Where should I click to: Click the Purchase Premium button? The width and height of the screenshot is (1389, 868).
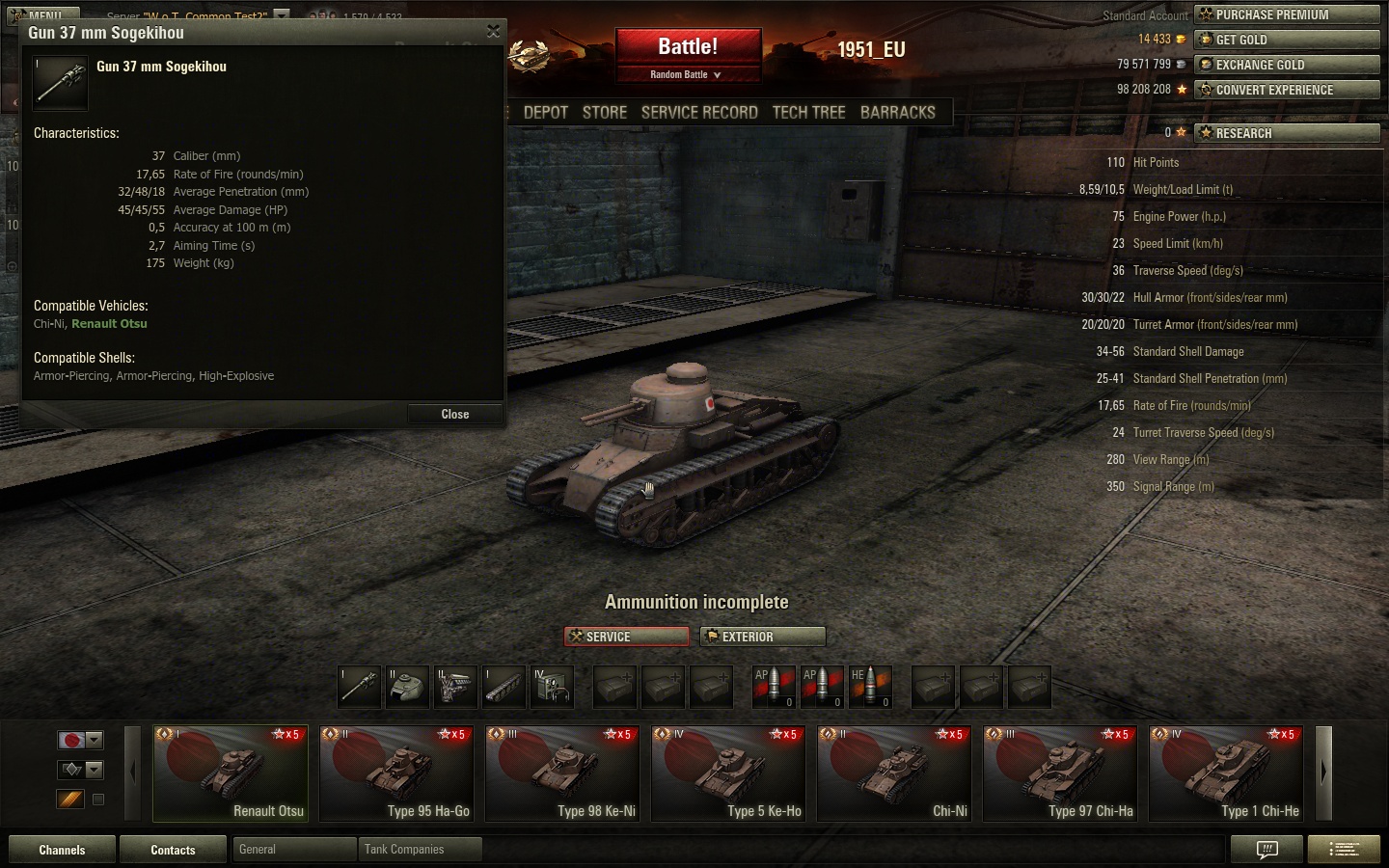click(x=1287, y=14)
